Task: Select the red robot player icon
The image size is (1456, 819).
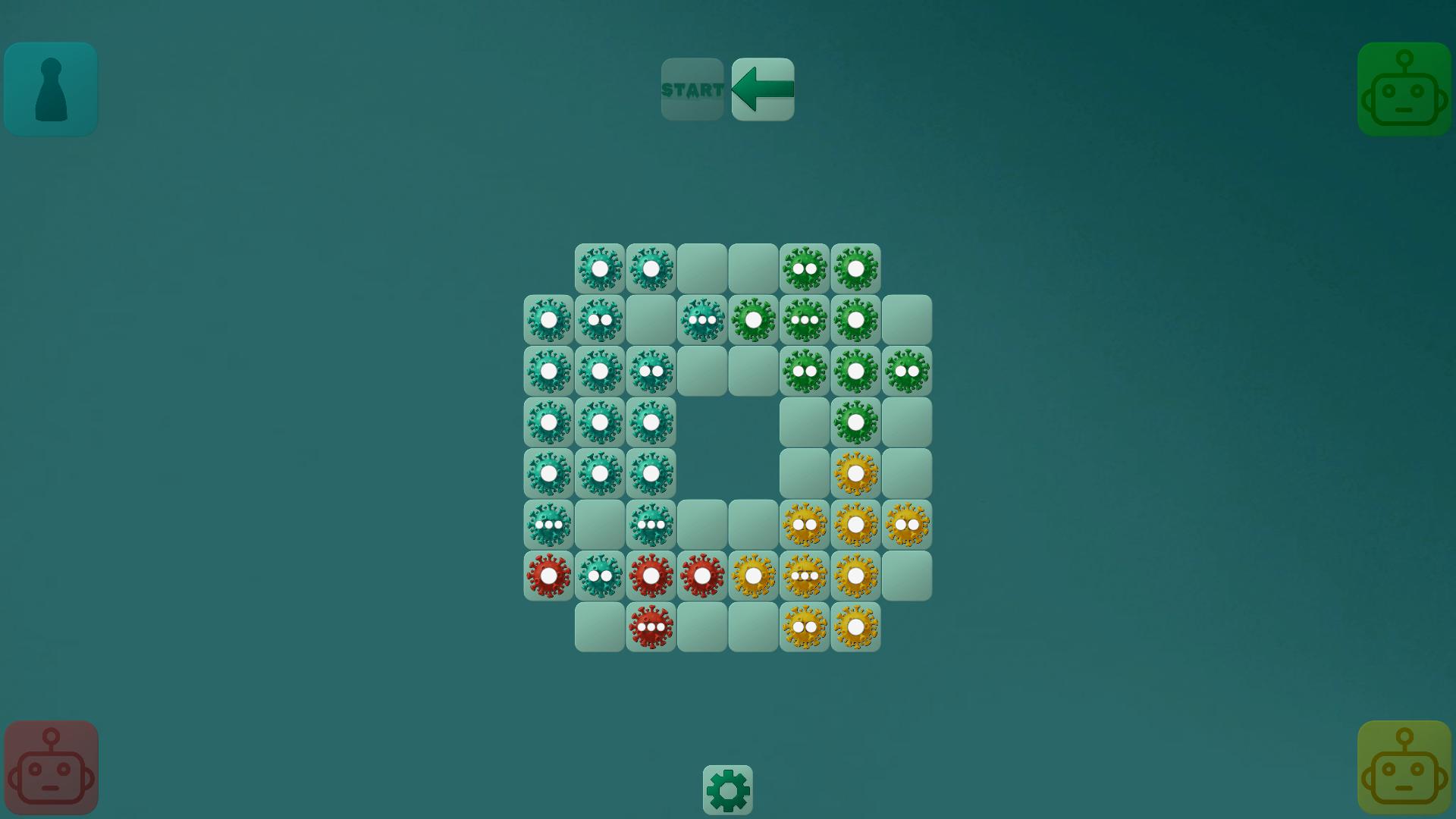Action: tap(50, 767)
